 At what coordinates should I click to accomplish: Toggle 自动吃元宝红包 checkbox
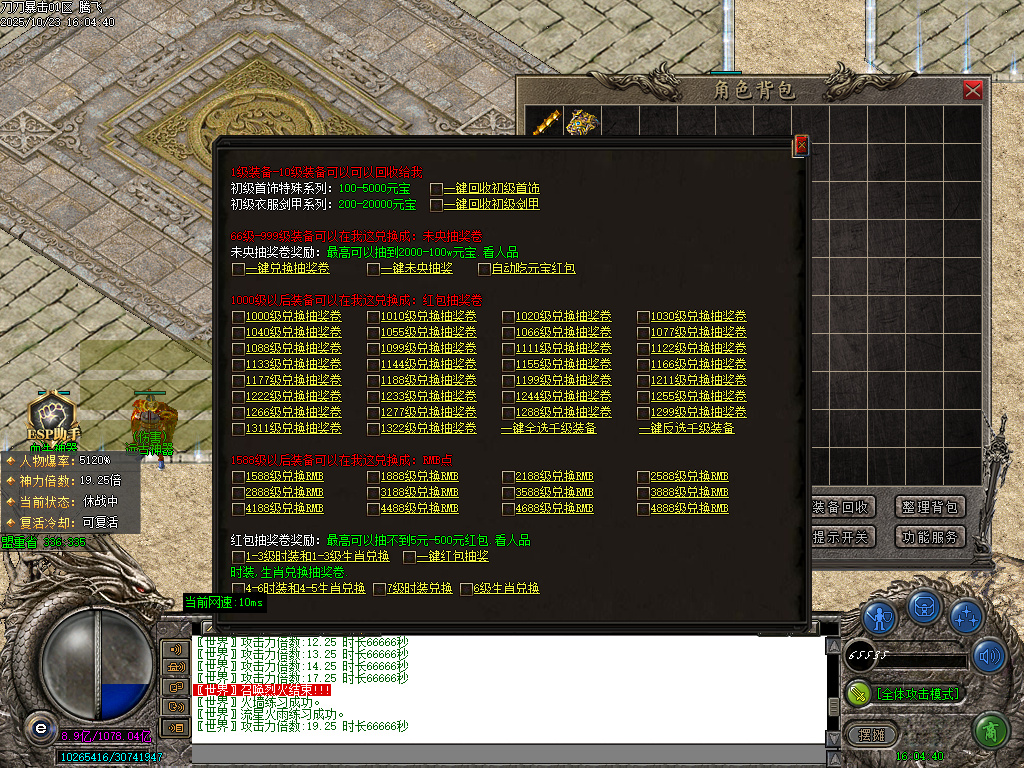484,268
